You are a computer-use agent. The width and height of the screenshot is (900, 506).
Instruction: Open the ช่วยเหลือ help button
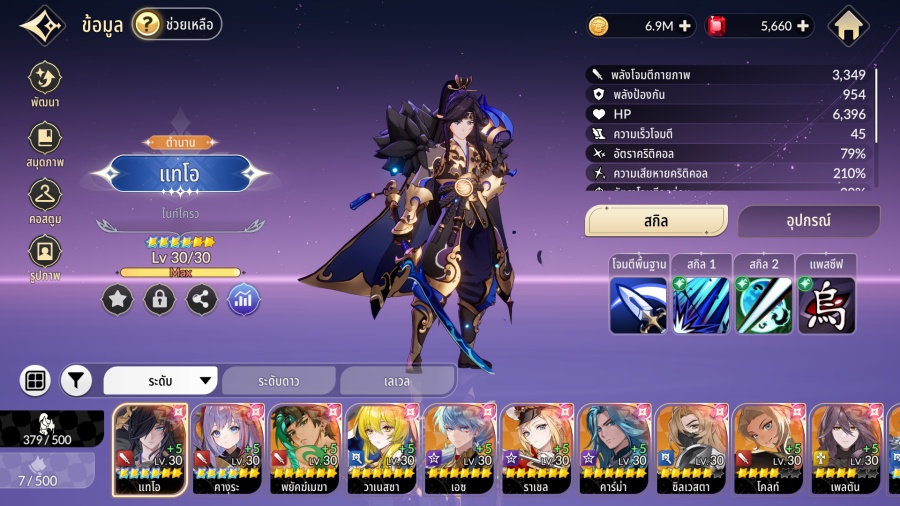(x=177, y=24)
